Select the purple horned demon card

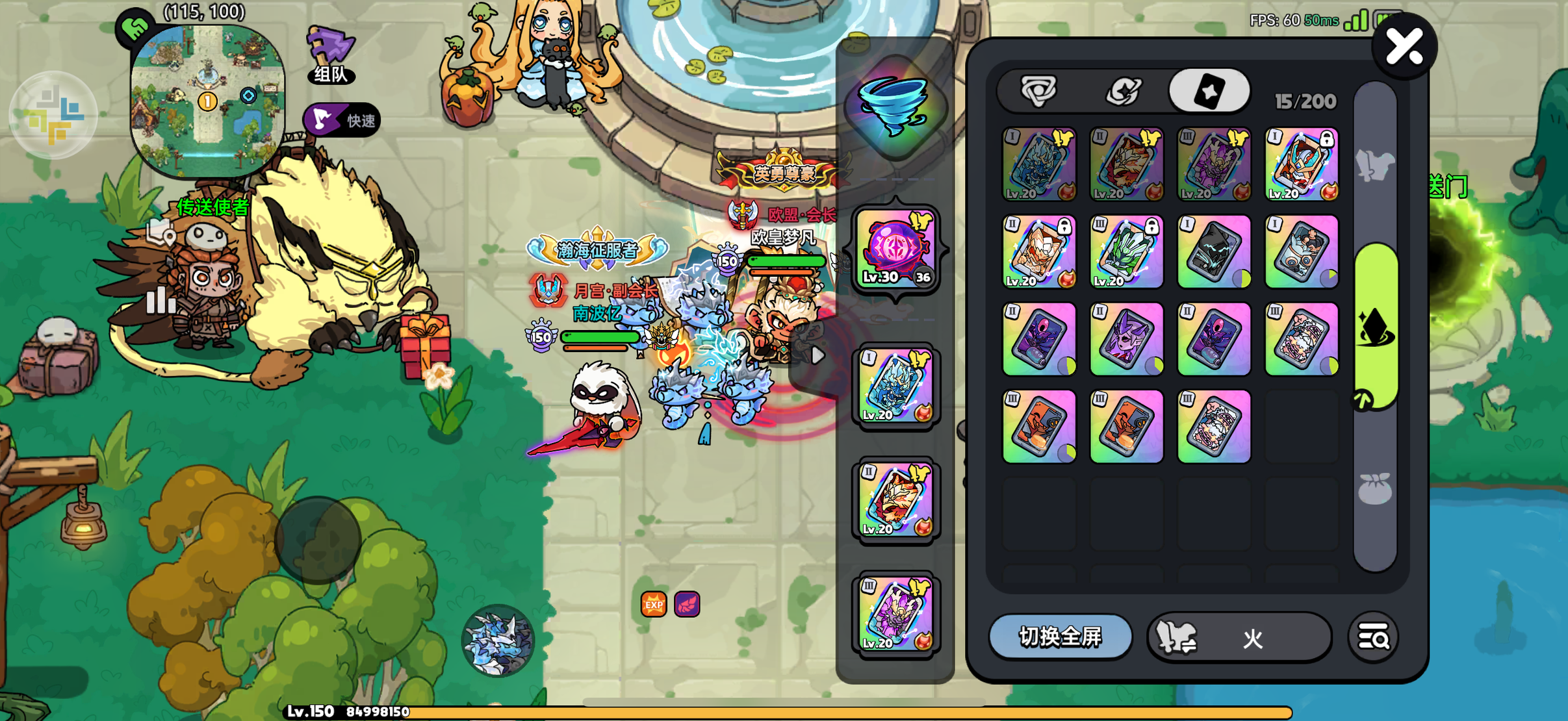[1127, 339]
